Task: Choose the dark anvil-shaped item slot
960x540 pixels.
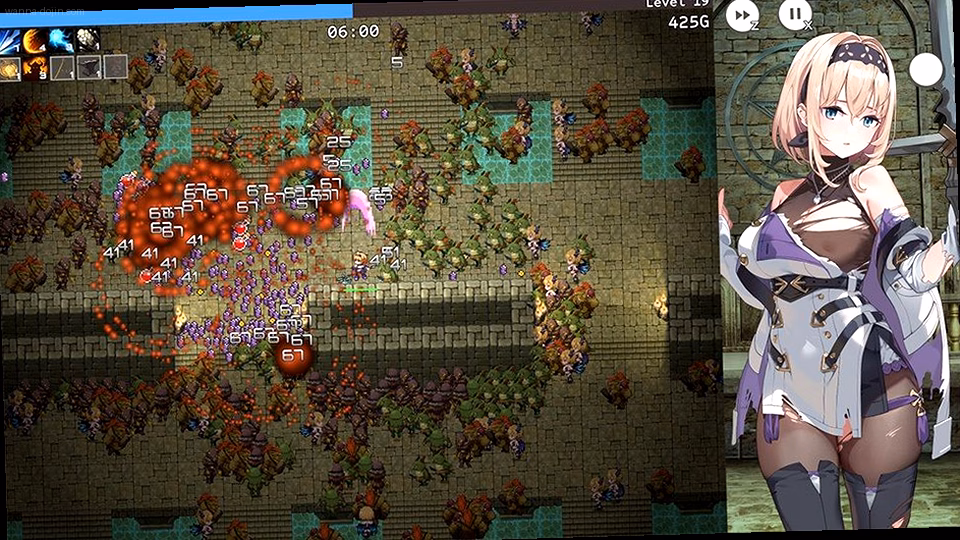Action: pyautogui.click(x=88, y=68)
